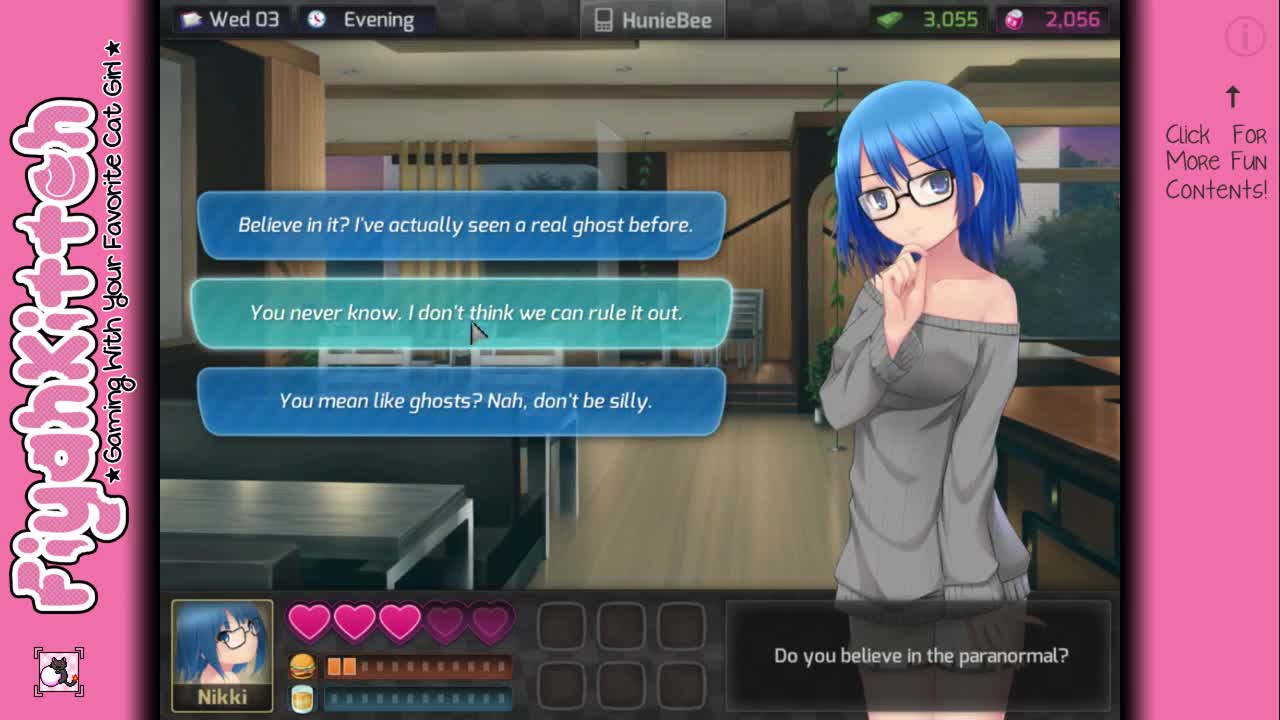Screen dimensions: 1280x720
Task: Click Nikki's portrait thumbnail
Action: [222, 655]
